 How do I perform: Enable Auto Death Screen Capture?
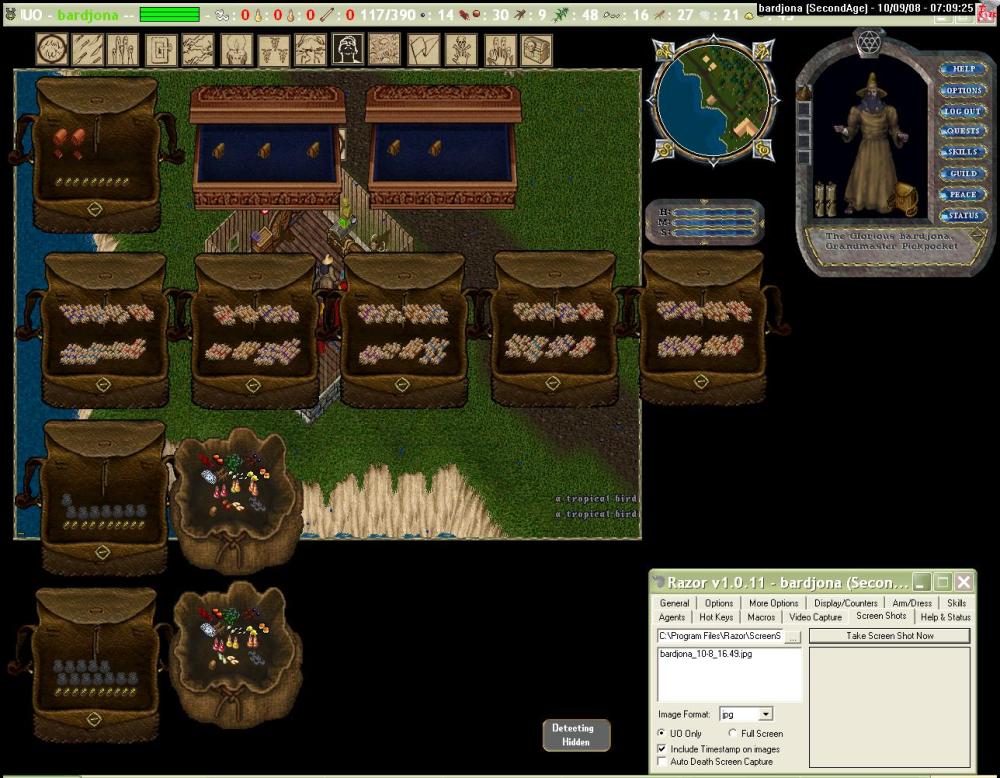(x=661, y=762)
